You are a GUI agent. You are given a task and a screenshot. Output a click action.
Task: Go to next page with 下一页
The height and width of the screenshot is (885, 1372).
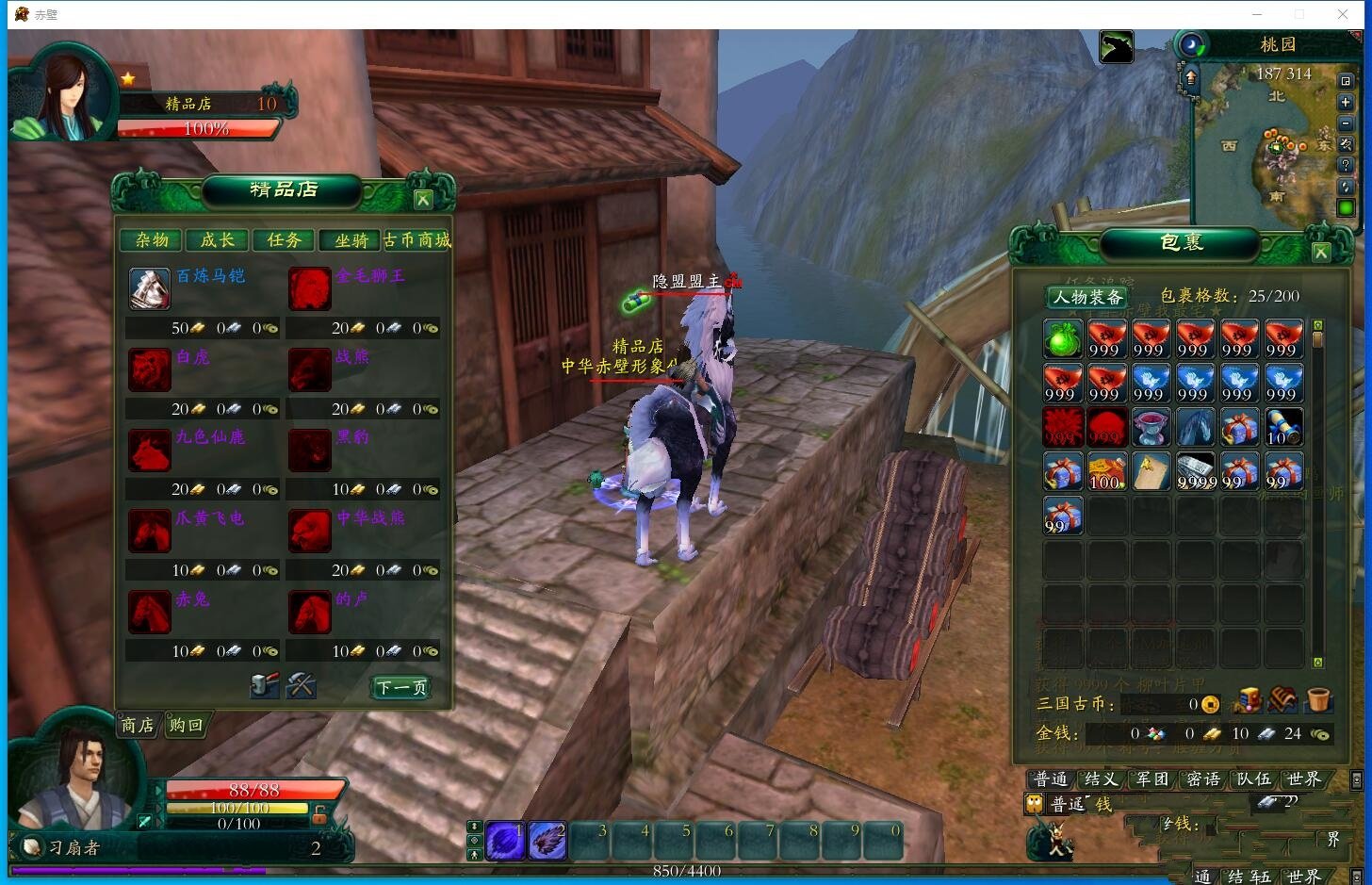(401, 688)
